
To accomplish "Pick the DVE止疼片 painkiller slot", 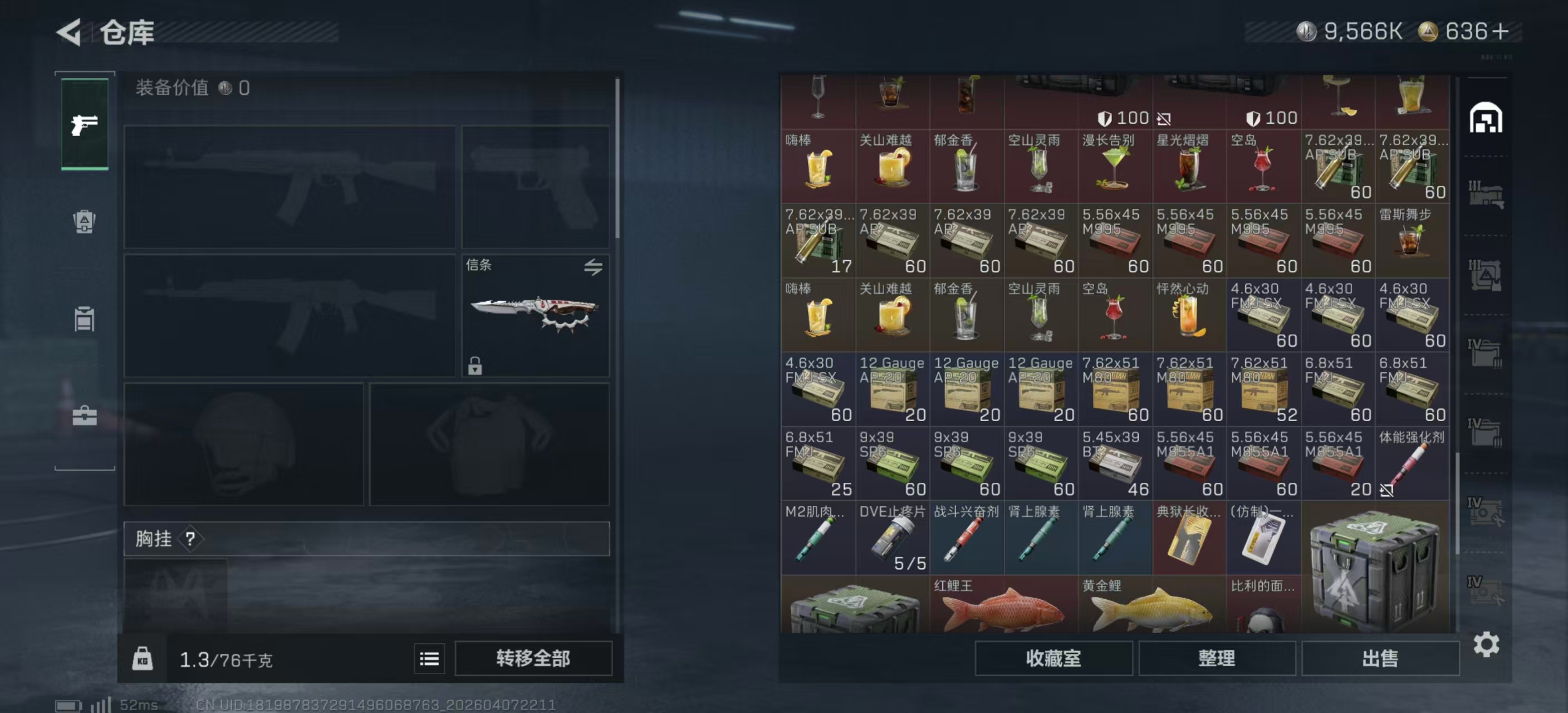I will coord(891,538).
